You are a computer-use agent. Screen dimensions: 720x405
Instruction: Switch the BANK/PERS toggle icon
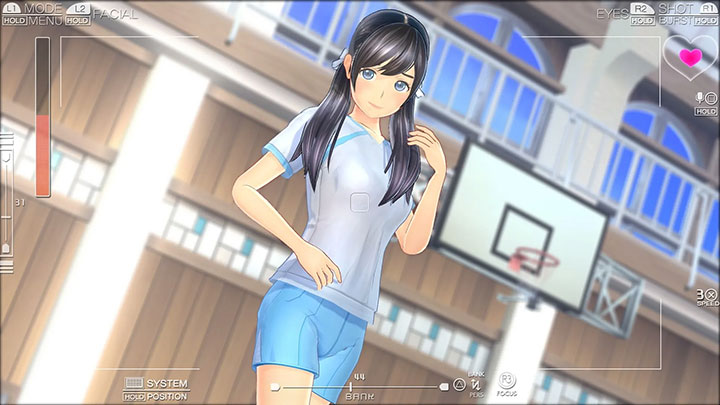[x=476, y=384]
